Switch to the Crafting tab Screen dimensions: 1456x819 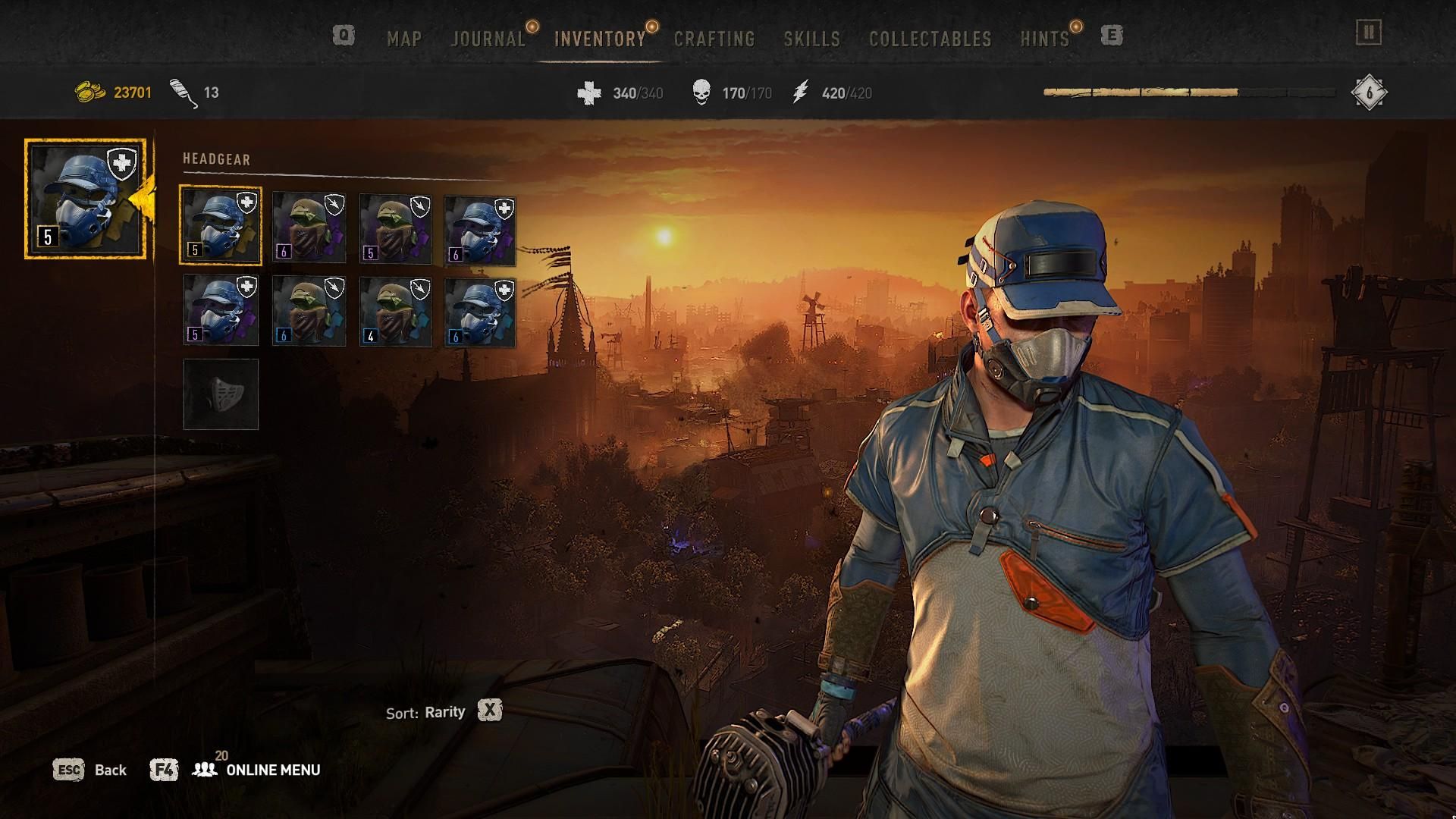(x=714, y=38)
